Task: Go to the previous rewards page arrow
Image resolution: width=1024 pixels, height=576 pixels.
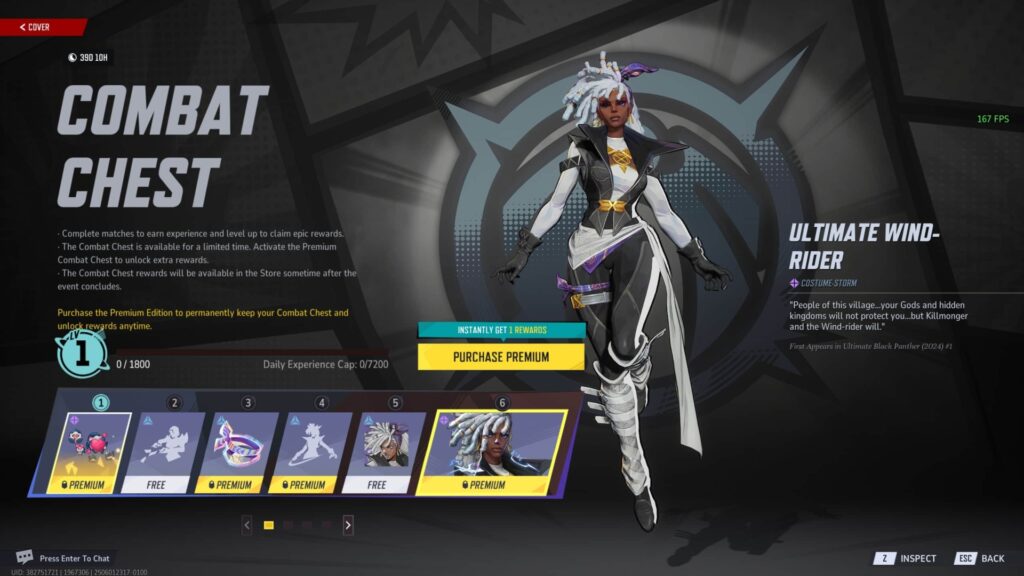Action: (247, 524)
